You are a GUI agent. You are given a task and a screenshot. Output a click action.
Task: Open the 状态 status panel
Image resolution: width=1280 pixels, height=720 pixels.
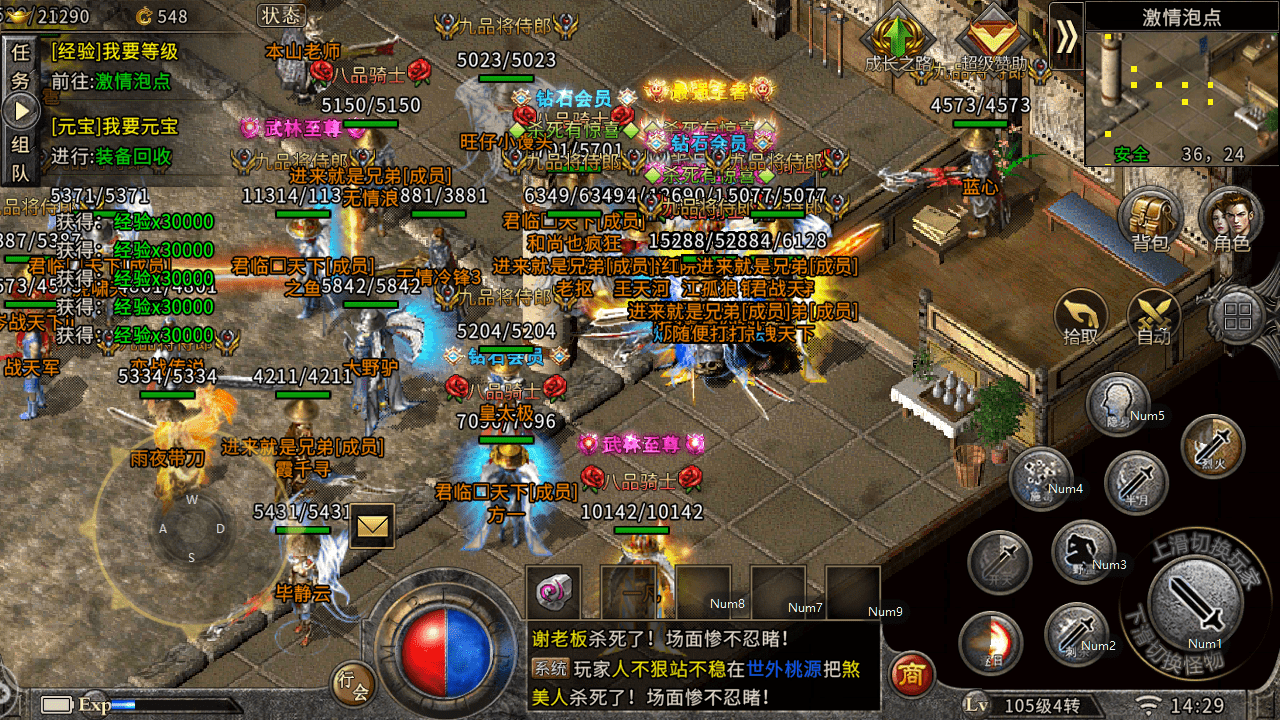[281, 15]
